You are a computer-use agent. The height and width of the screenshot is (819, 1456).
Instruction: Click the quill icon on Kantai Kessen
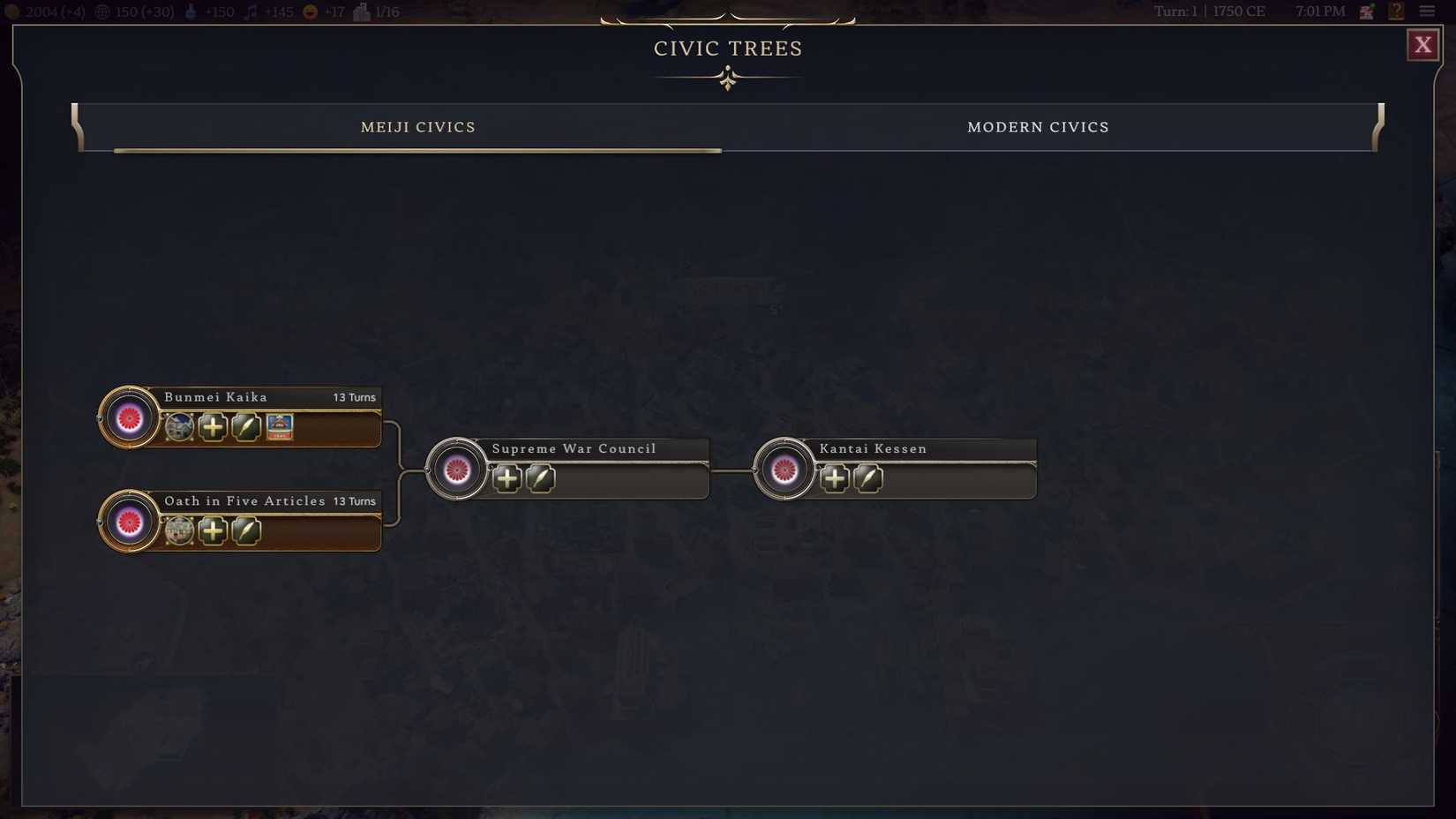pyautogui.click(x=867, y=478)
